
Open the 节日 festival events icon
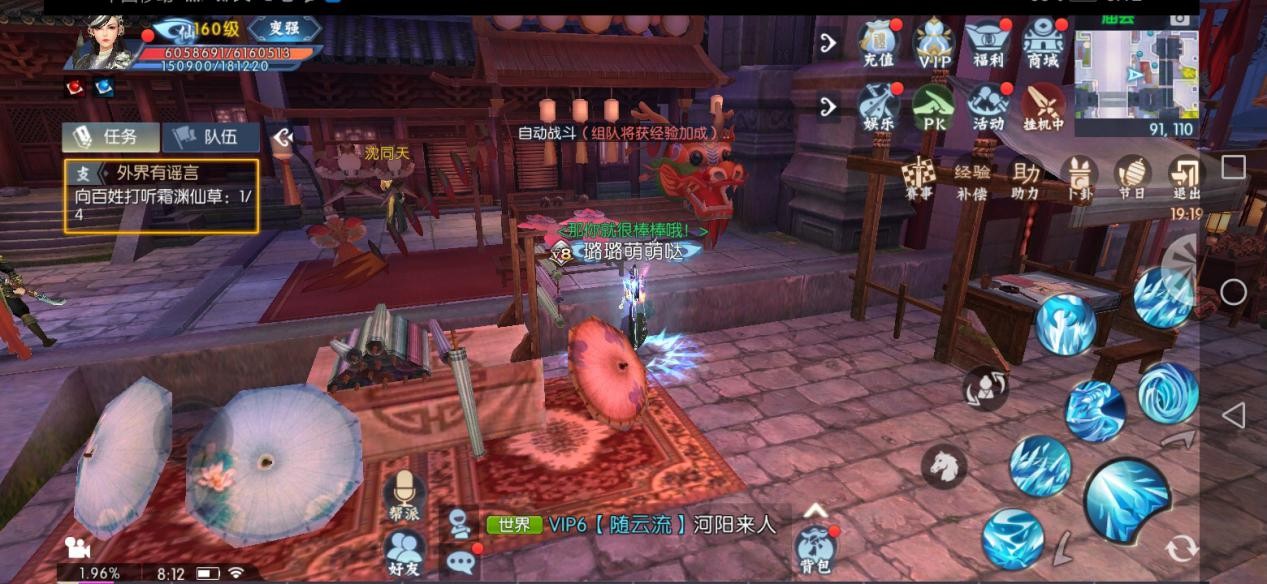[1132, 178]
